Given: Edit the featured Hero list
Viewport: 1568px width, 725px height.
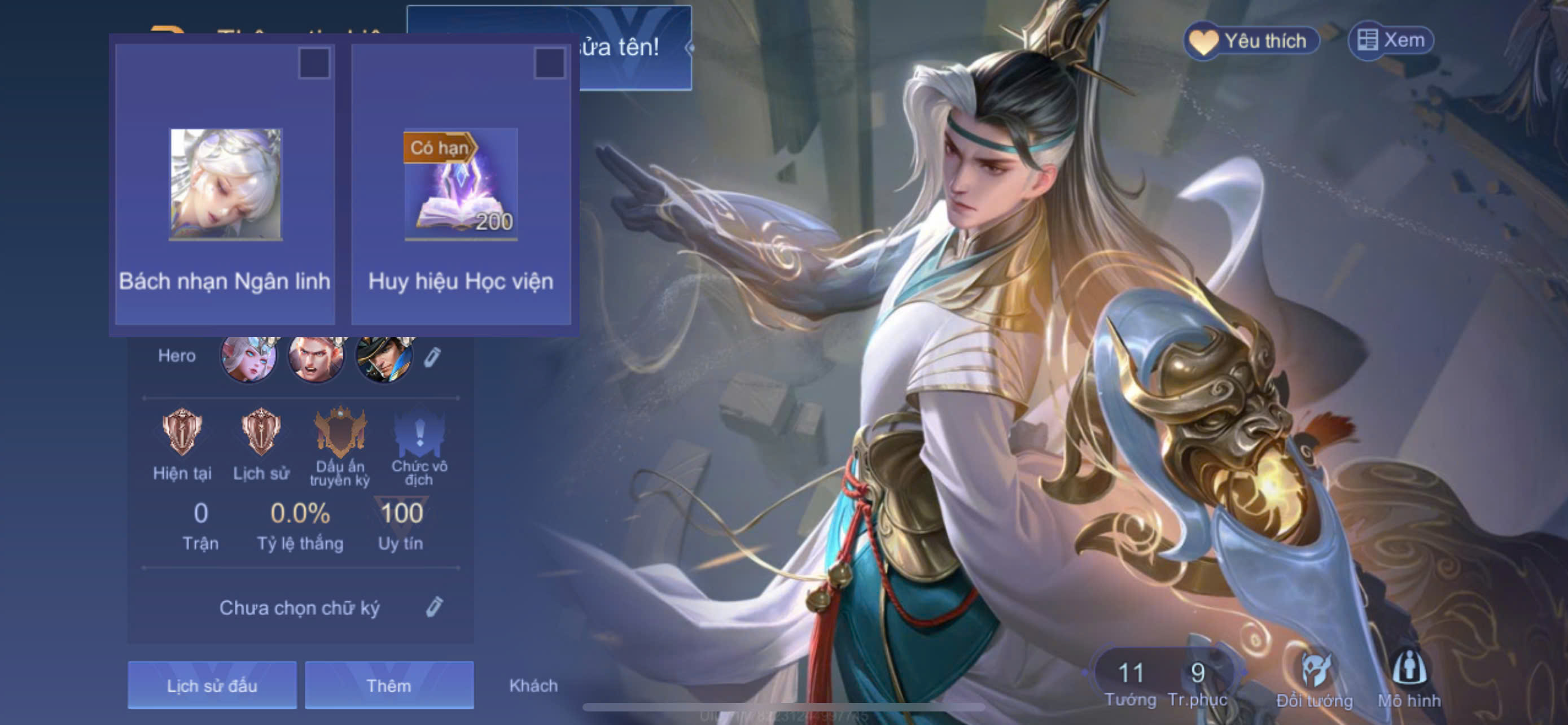Looking at the screenshot, I should tap(432, 357).
